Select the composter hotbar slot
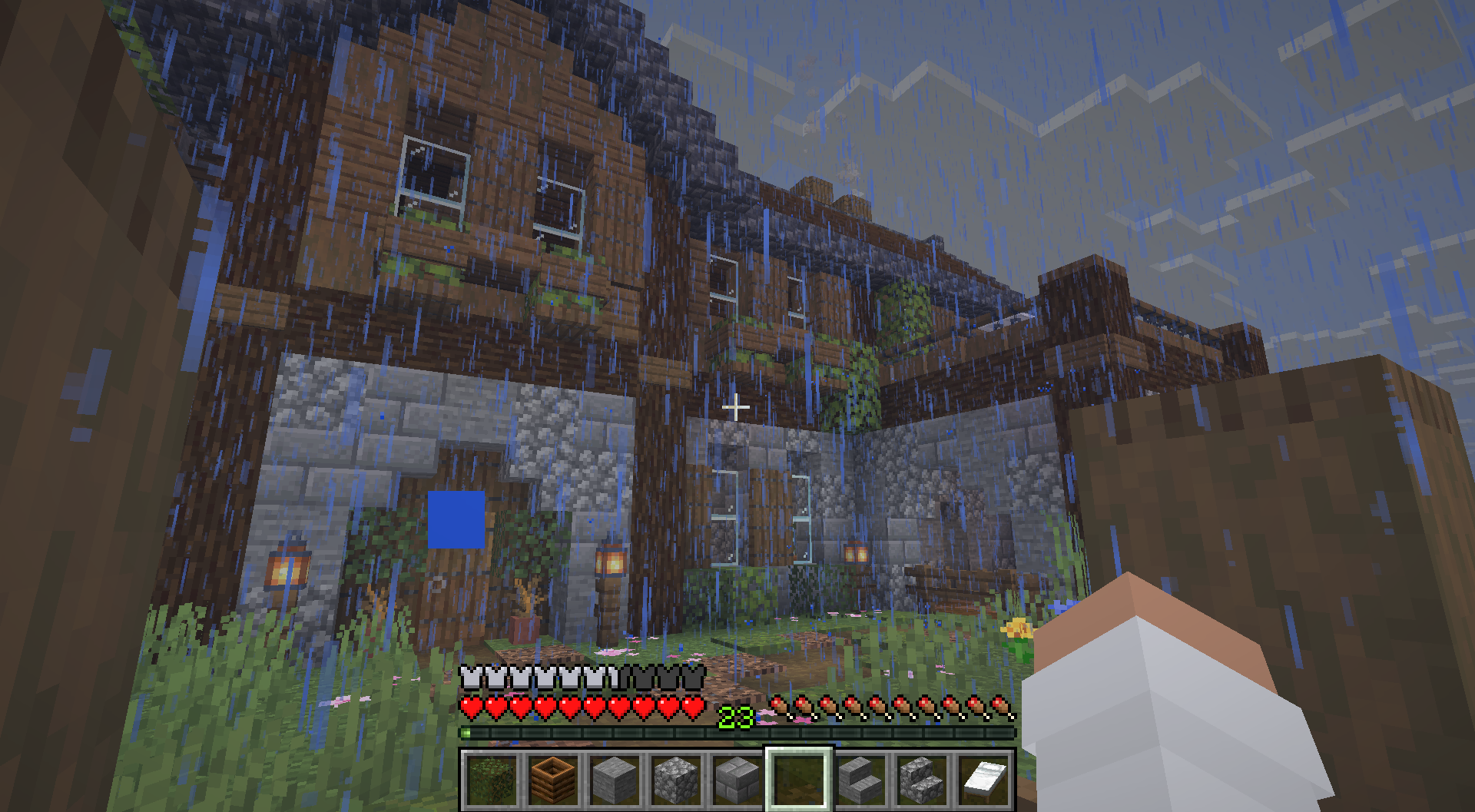Screen dimensions: 1475x812 (552, 778)
